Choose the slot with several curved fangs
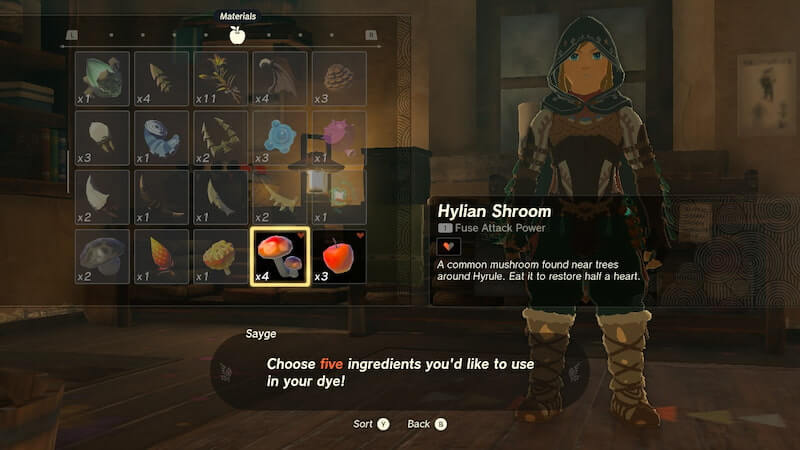This screenshot has width=800, height=450. click(x=221, y=138)
